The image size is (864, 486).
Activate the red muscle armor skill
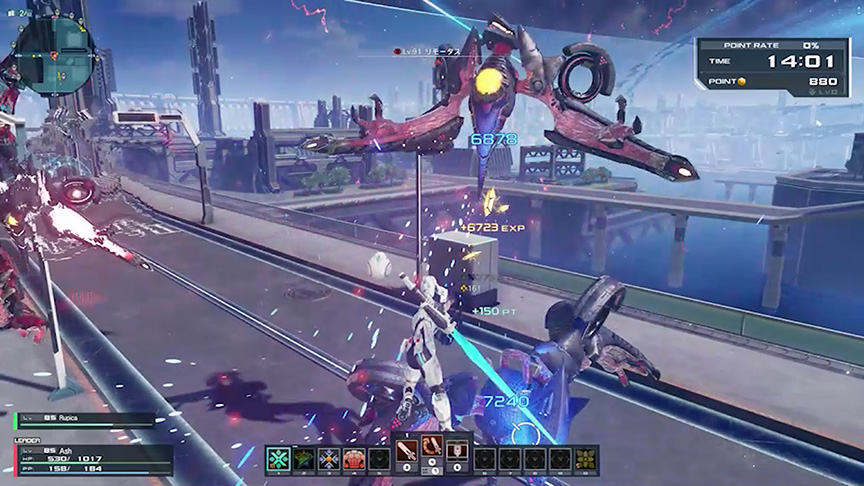pyautogui.click(x=354, y=458)
